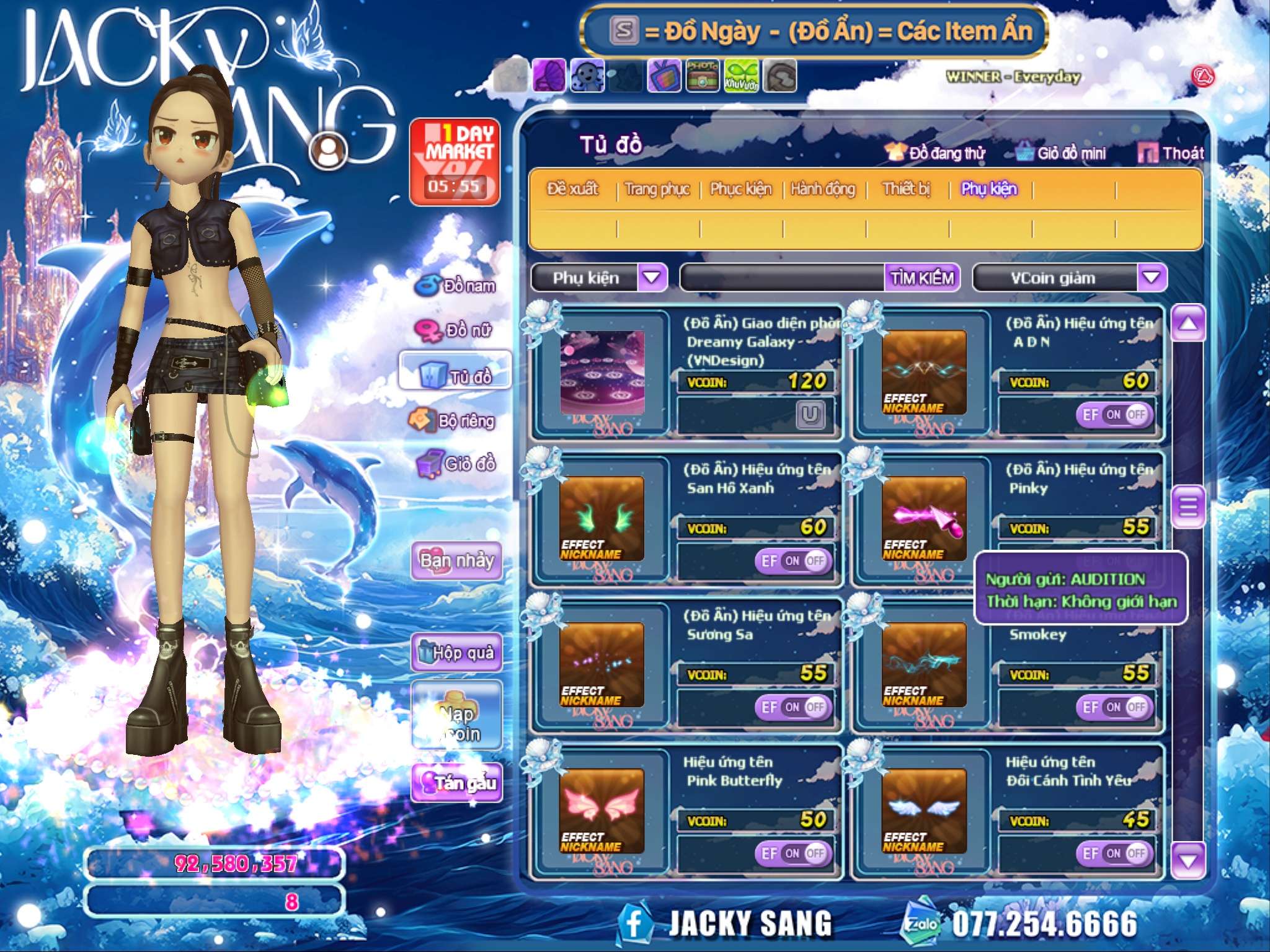
Task: Switch to the Thiết bị tab
Action: pos(906,189)
